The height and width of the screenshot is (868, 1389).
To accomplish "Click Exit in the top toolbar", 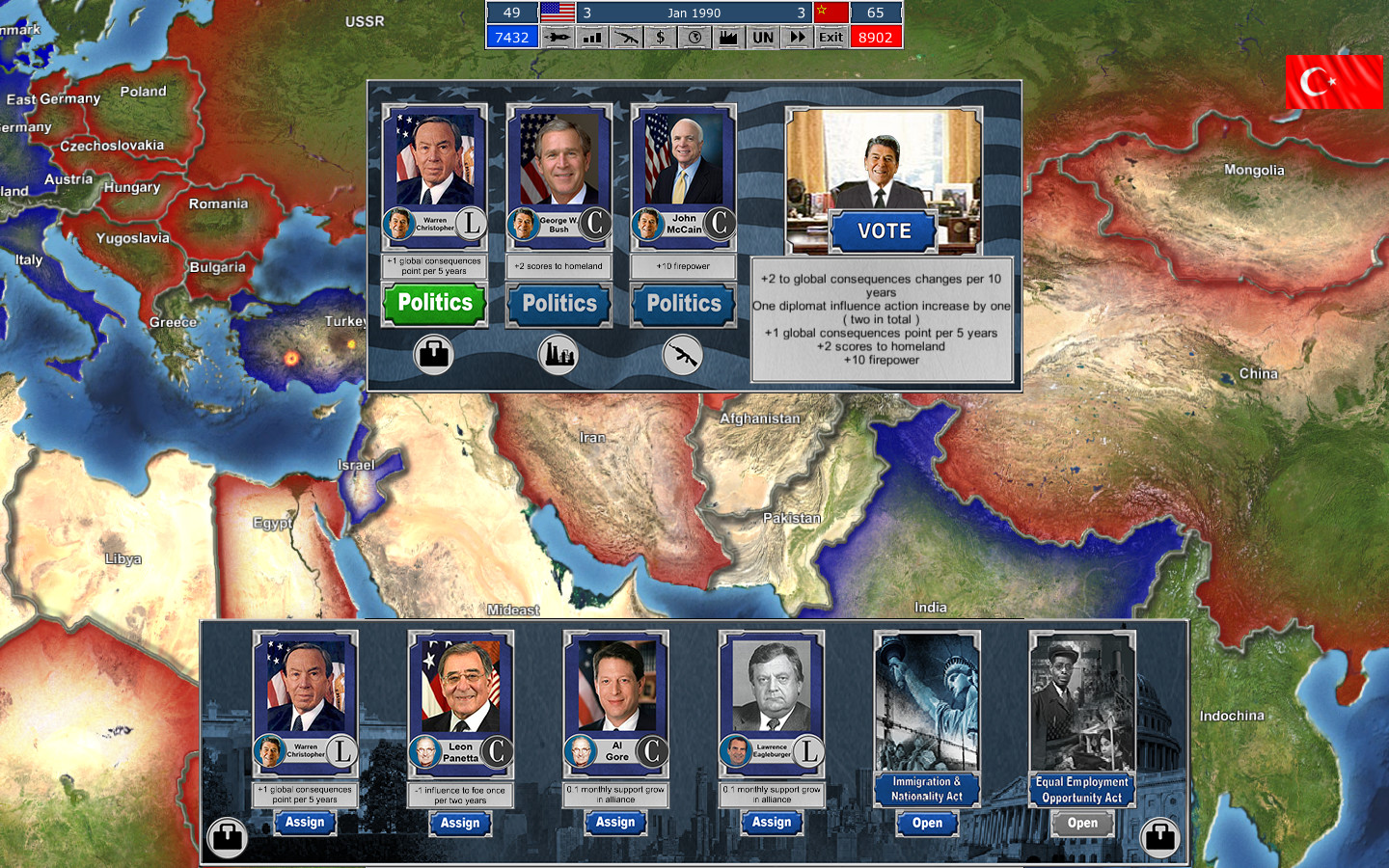I will pos(830,37).
